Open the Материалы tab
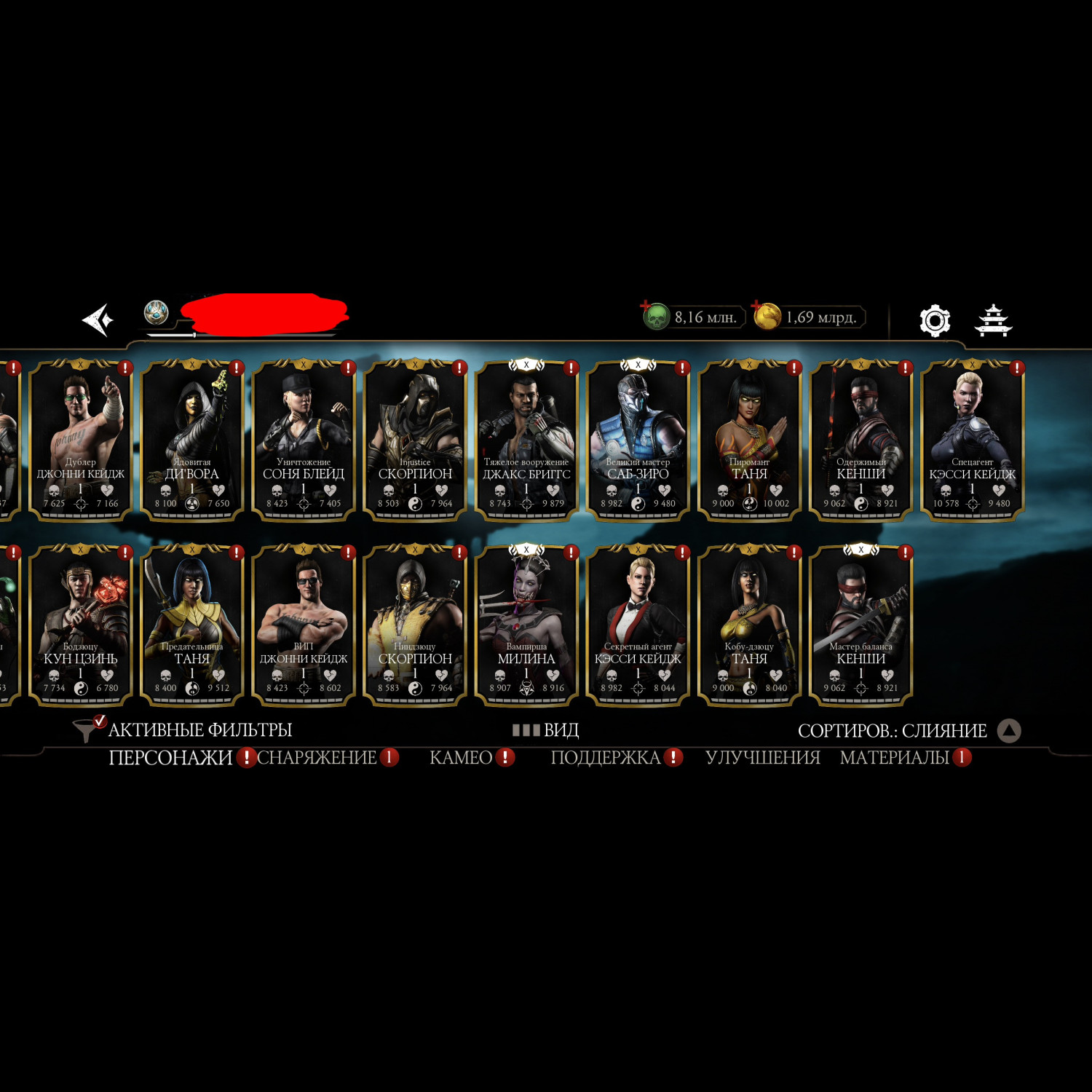Image resolution: width=1092 pixels, height=1092 pixels. [894, 758]
